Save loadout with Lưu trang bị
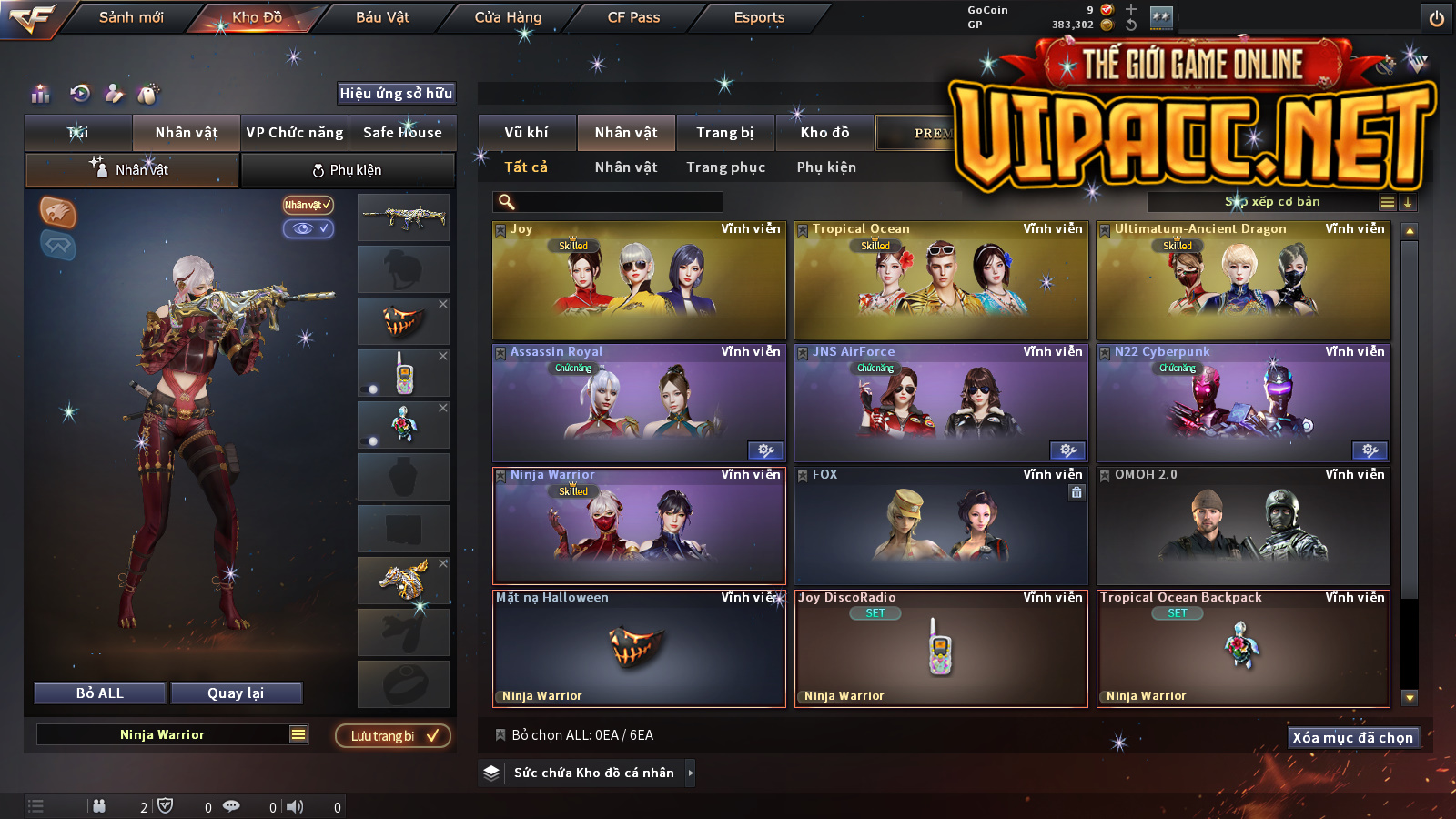 point(393,735)
